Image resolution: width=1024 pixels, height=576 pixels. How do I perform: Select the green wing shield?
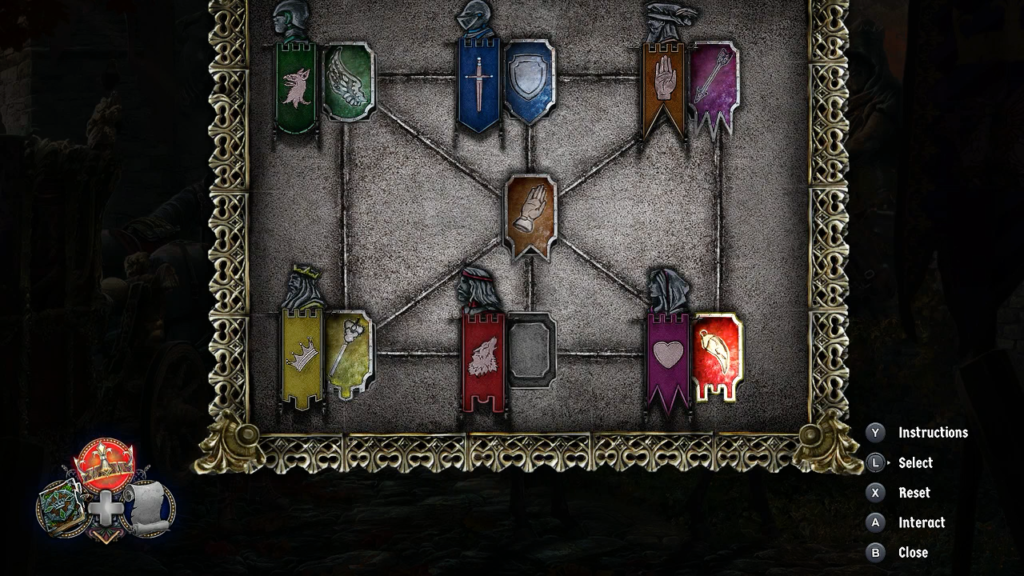click(x=349, y=82)
